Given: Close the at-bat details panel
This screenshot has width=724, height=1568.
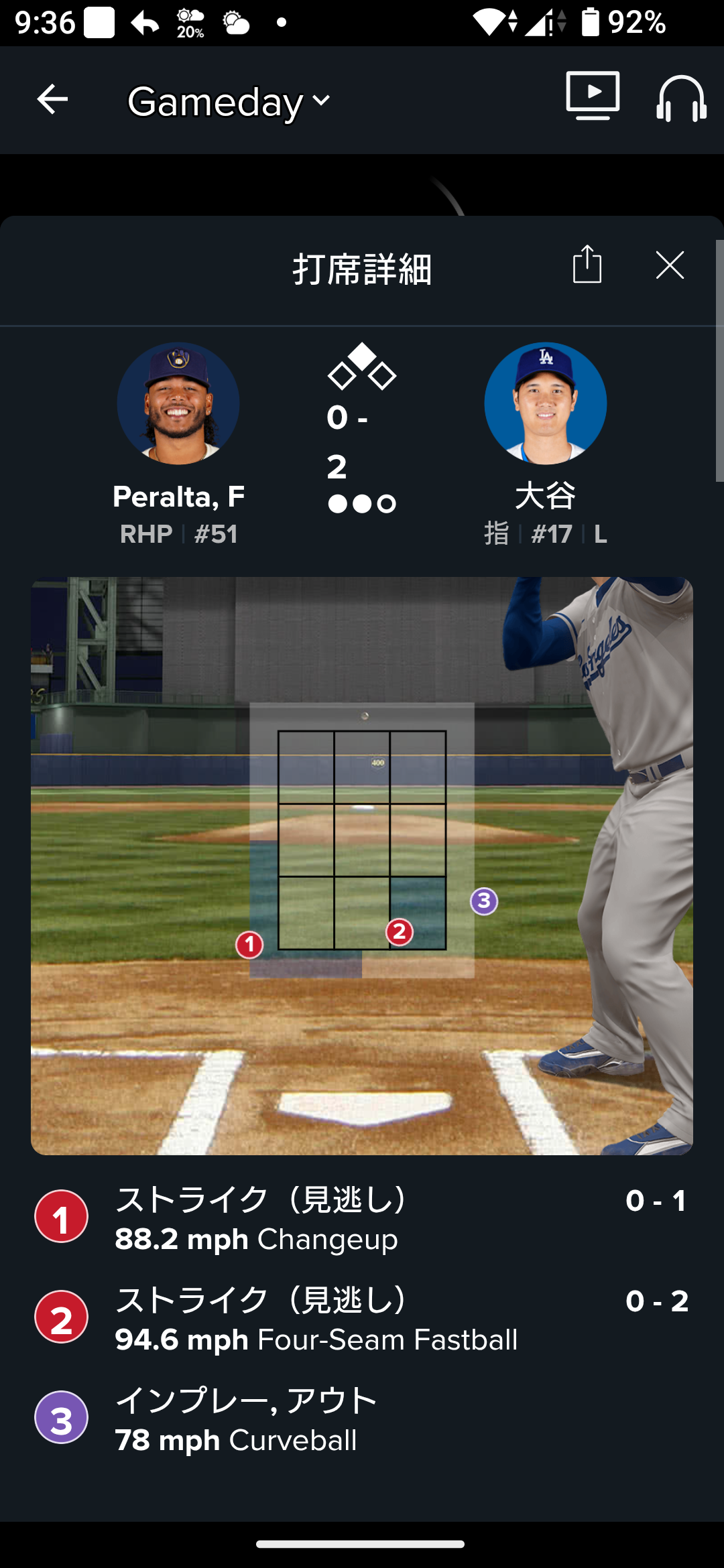Looking at the screenshot, I should pos(670,265).
